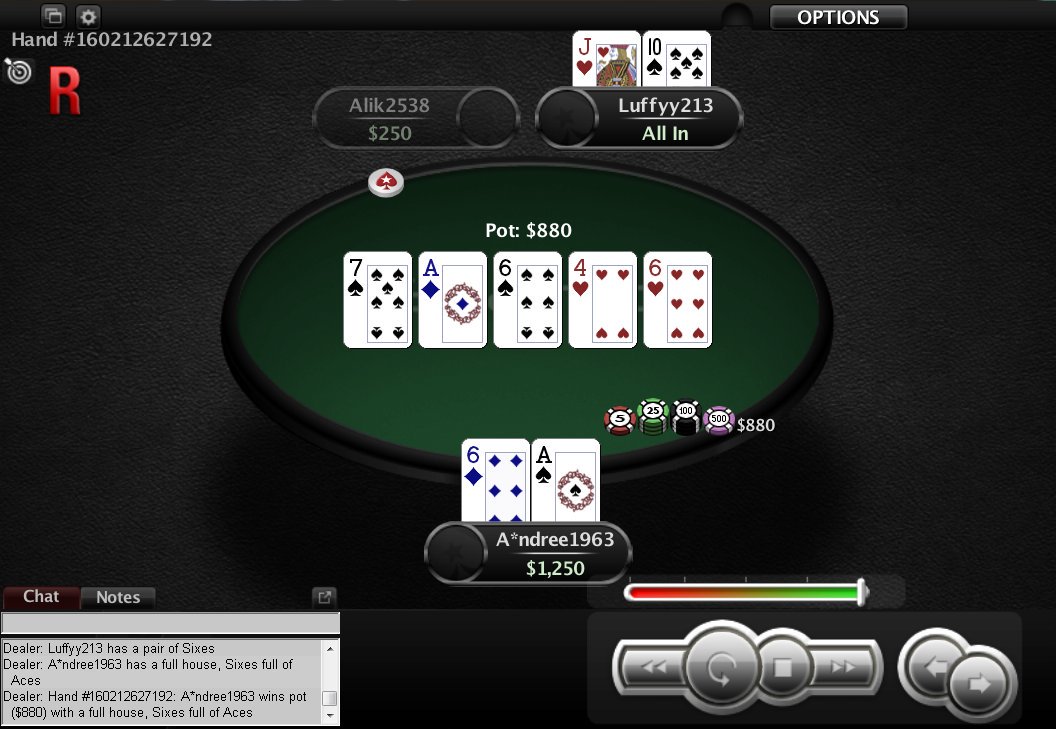
Task: Click the gear settings icon
Action: click(x=88, y=16)
